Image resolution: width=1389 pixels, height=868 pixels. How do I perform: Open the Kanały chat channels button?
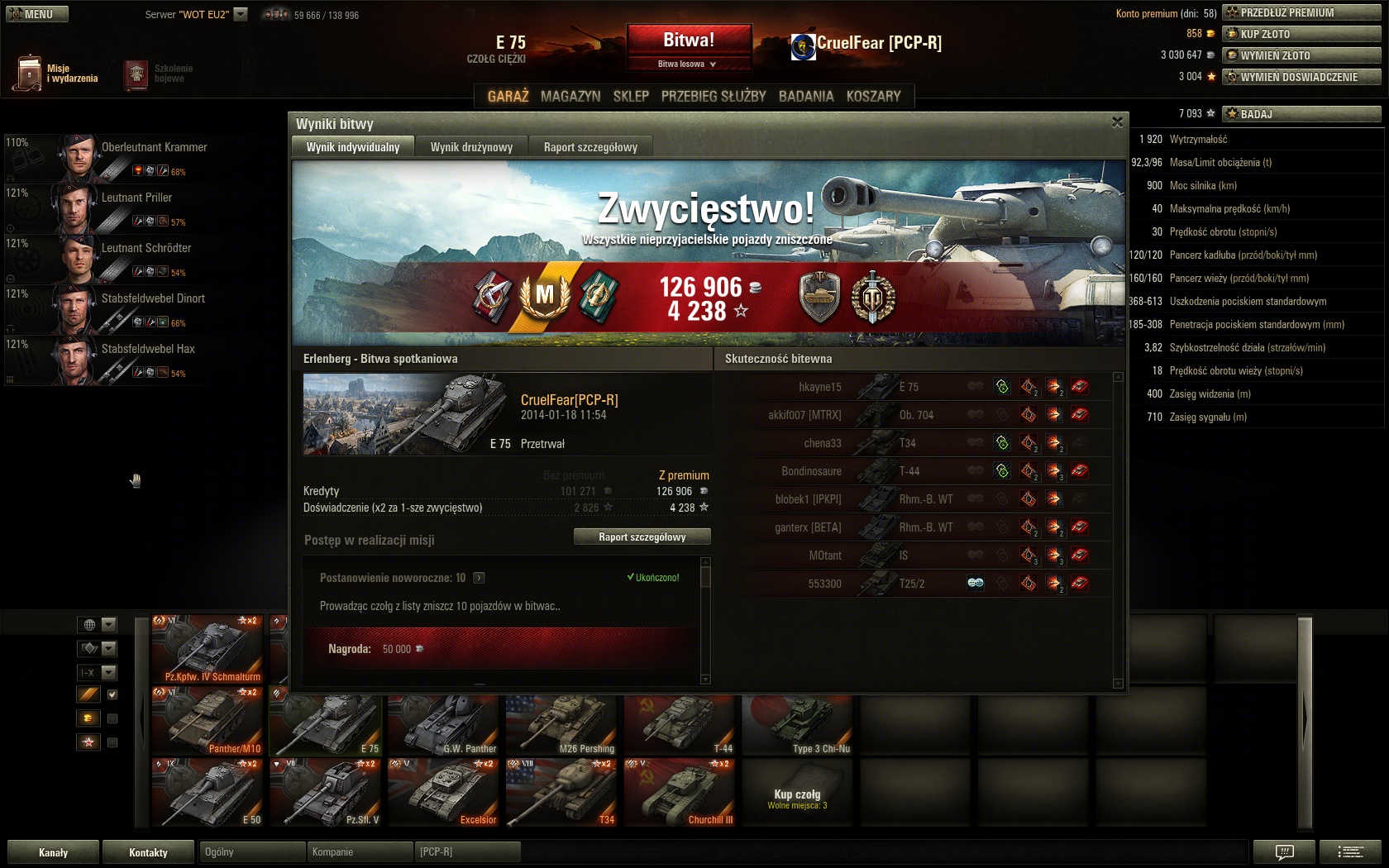coord(54,852)
